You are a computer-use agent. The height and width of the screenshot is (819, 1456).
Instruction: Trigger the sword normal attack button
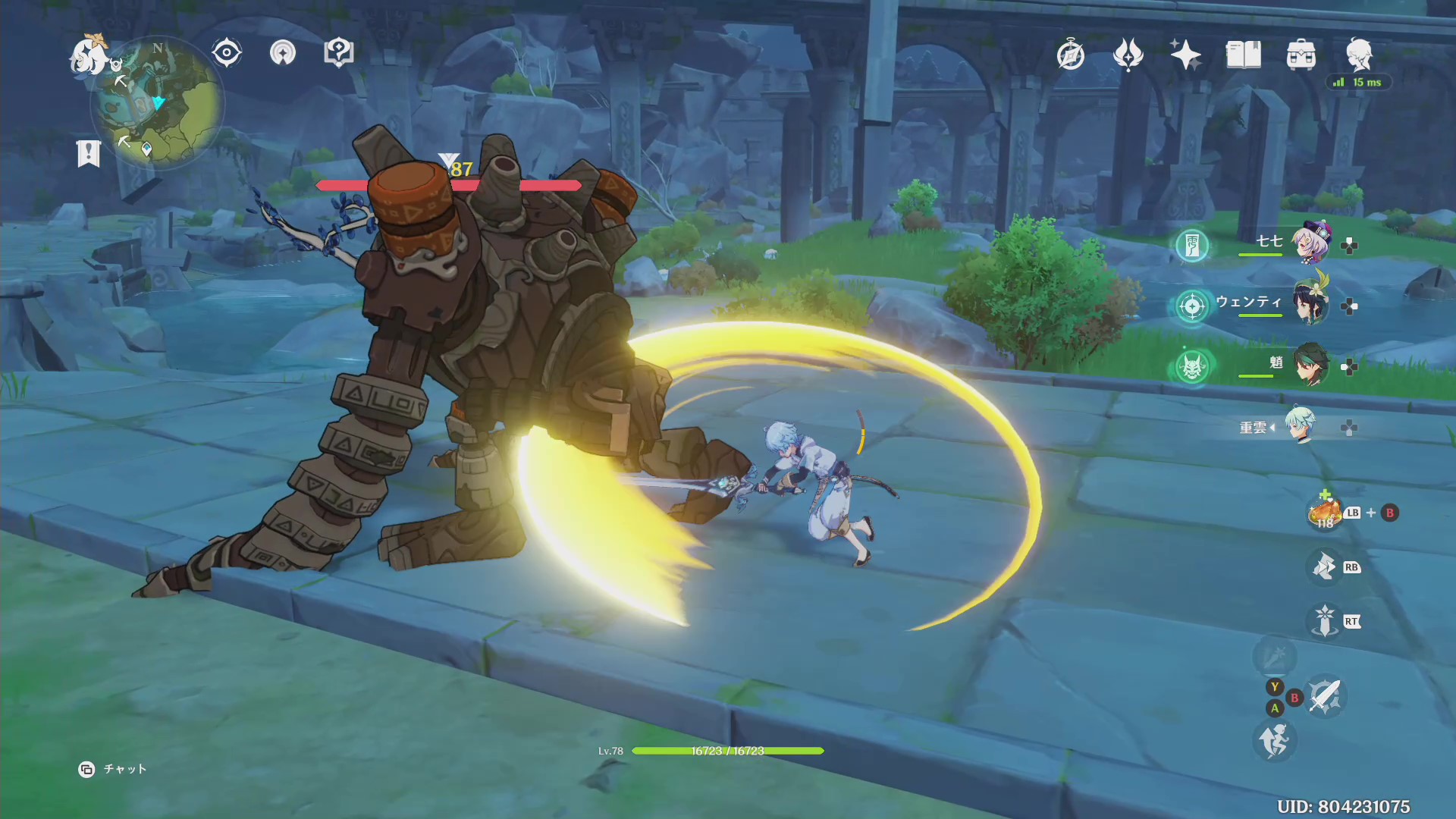[x=1324, y=696]
